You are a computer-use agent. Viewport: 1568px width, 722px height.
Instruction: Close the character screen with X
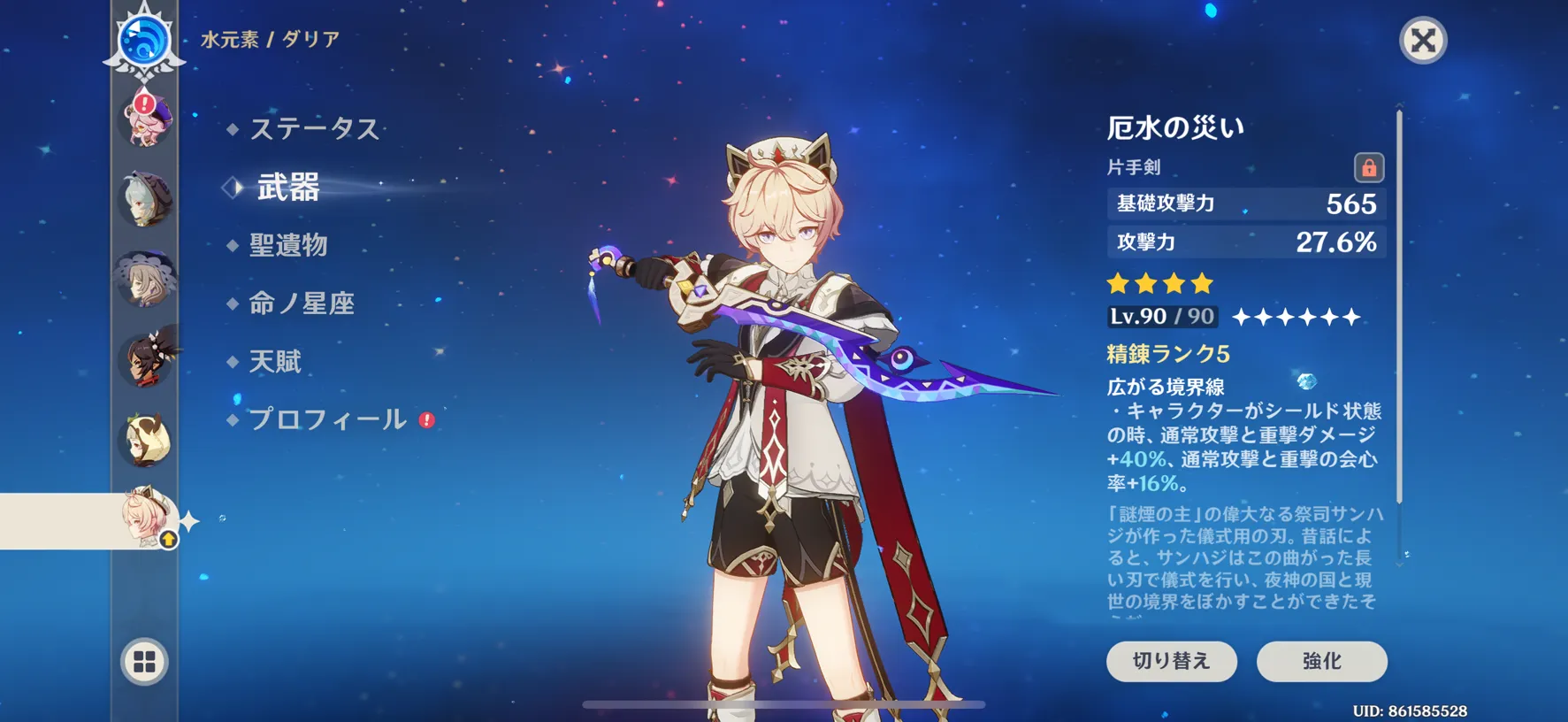tap(1423, 41)
